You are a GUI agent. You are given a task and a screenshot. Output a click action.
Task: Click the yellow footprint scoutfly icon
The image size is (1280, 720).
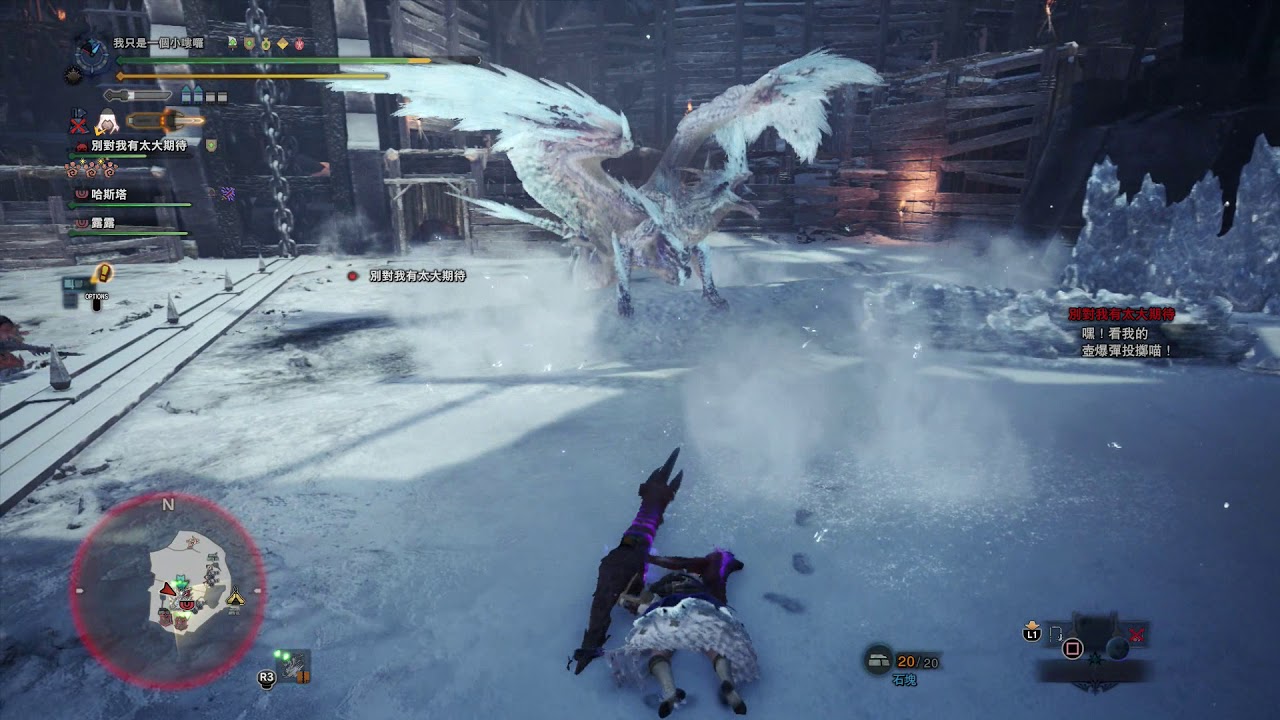point(103,272)
